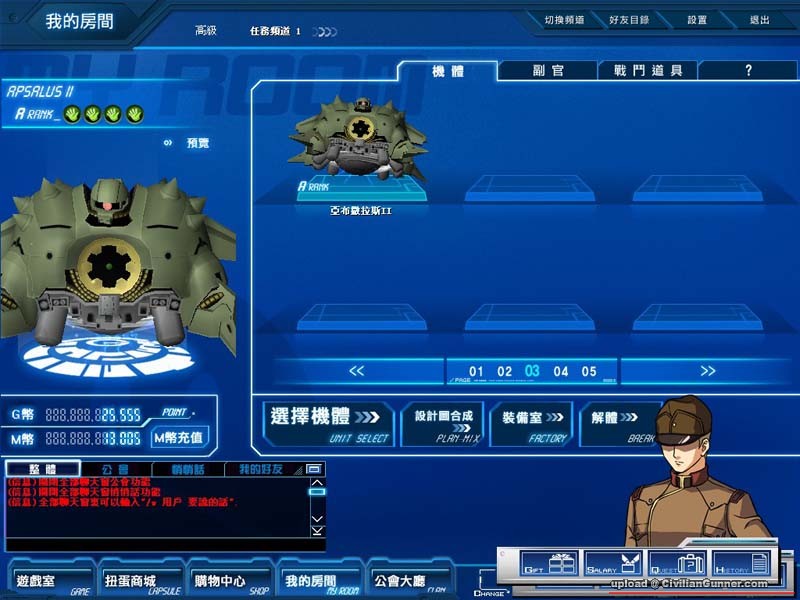Viewport: 800px width, 600px height.
Task: Show the 公會 guild chat tab
Action: click(115, 469)
